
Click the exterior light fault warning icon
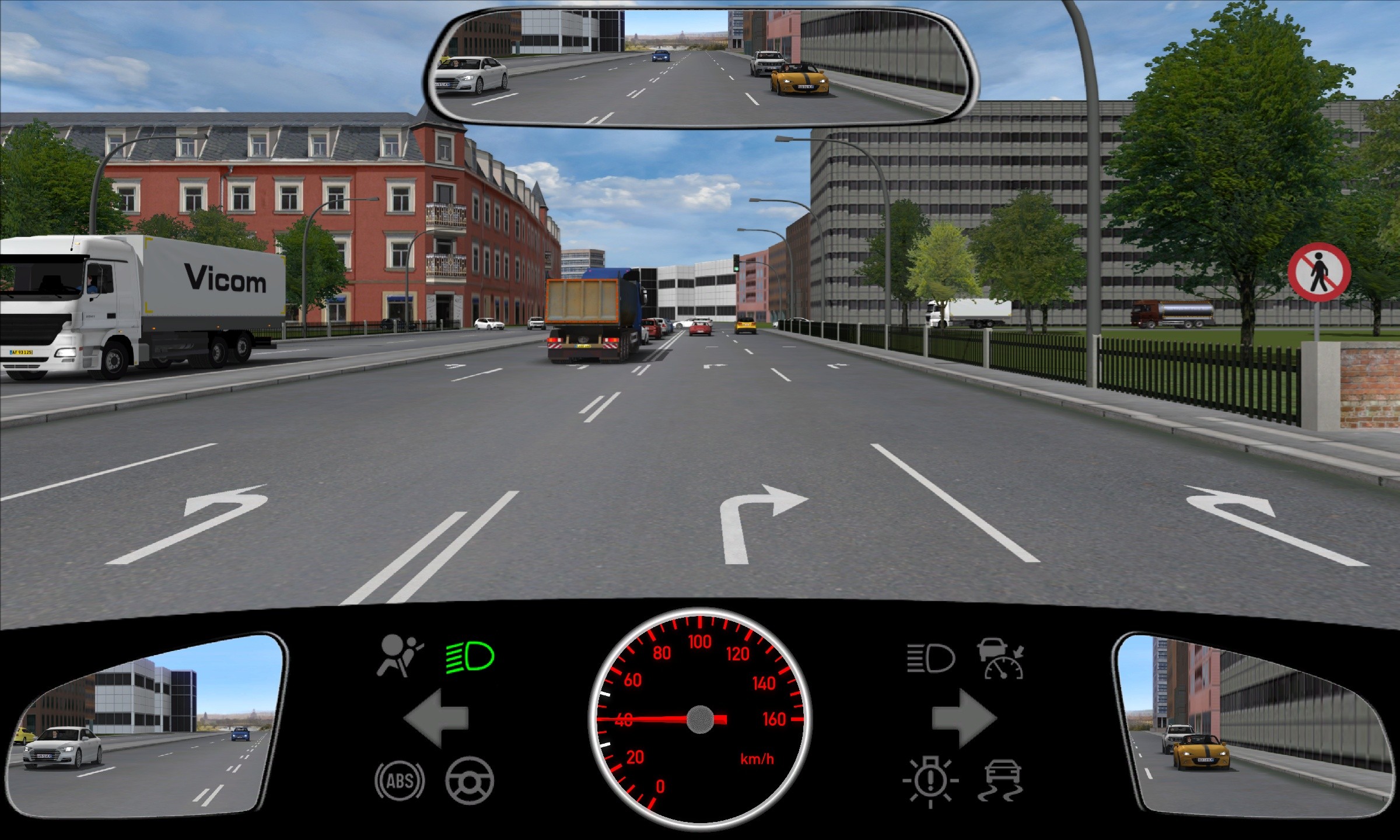pos(930,782)
